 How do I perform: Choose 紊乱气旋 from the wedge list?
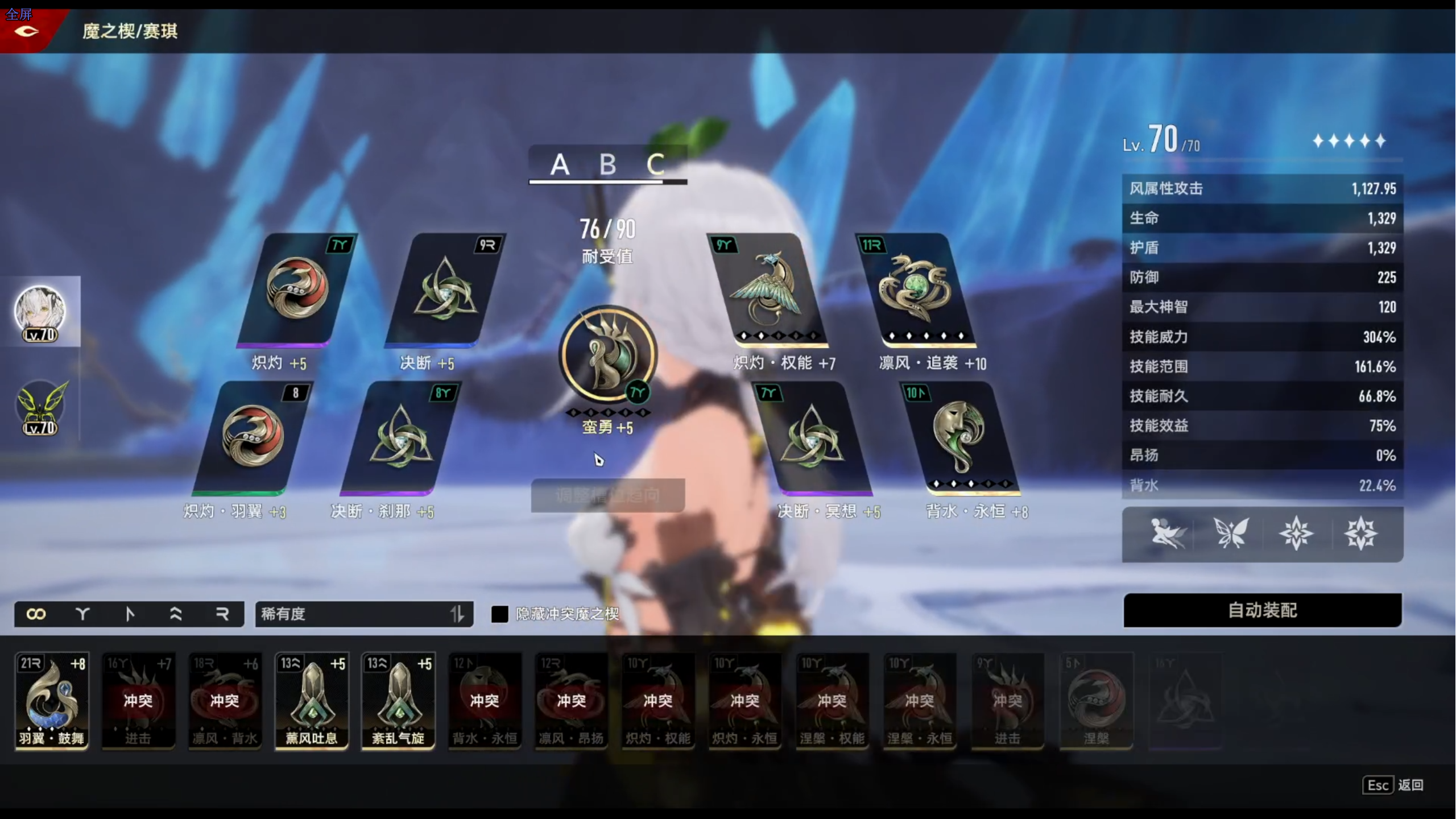click(398, 700)
